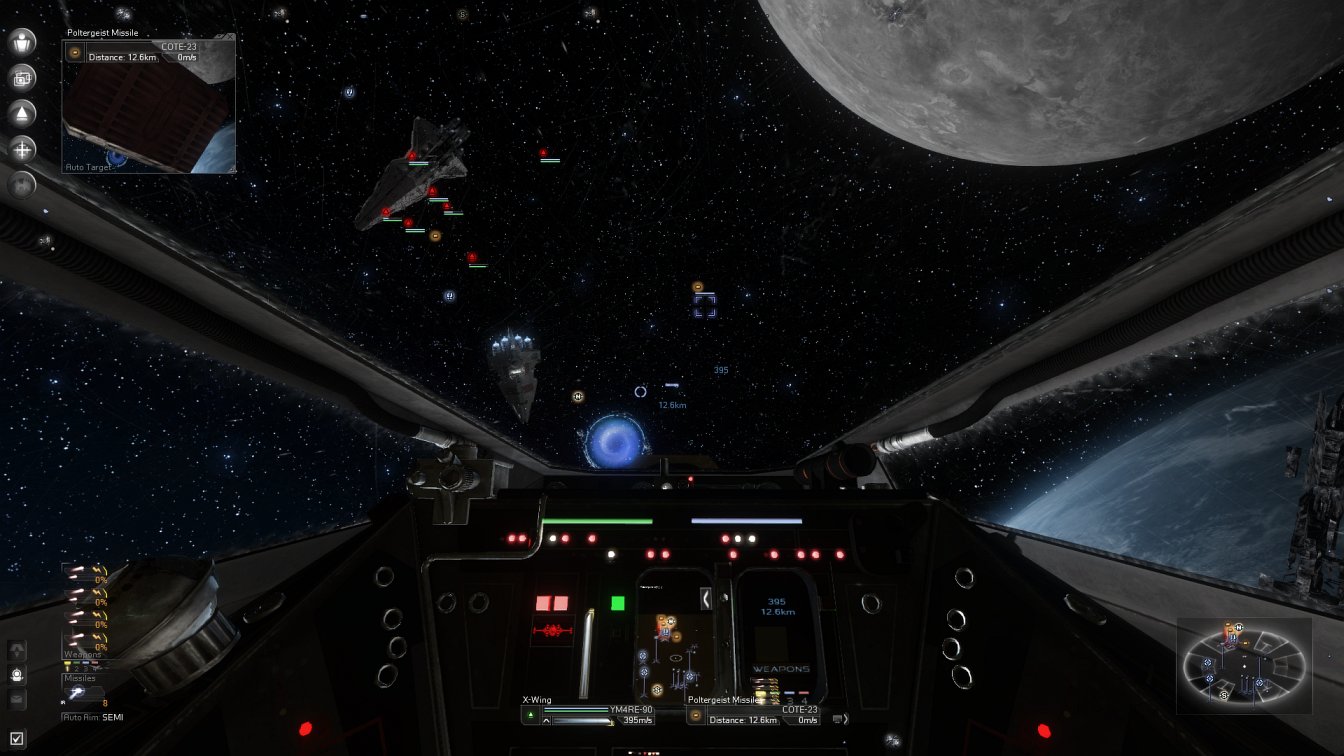Change the Auto Aim SEMI setting
Screen dimensions: 1344x756
click(x=93, y=717)
